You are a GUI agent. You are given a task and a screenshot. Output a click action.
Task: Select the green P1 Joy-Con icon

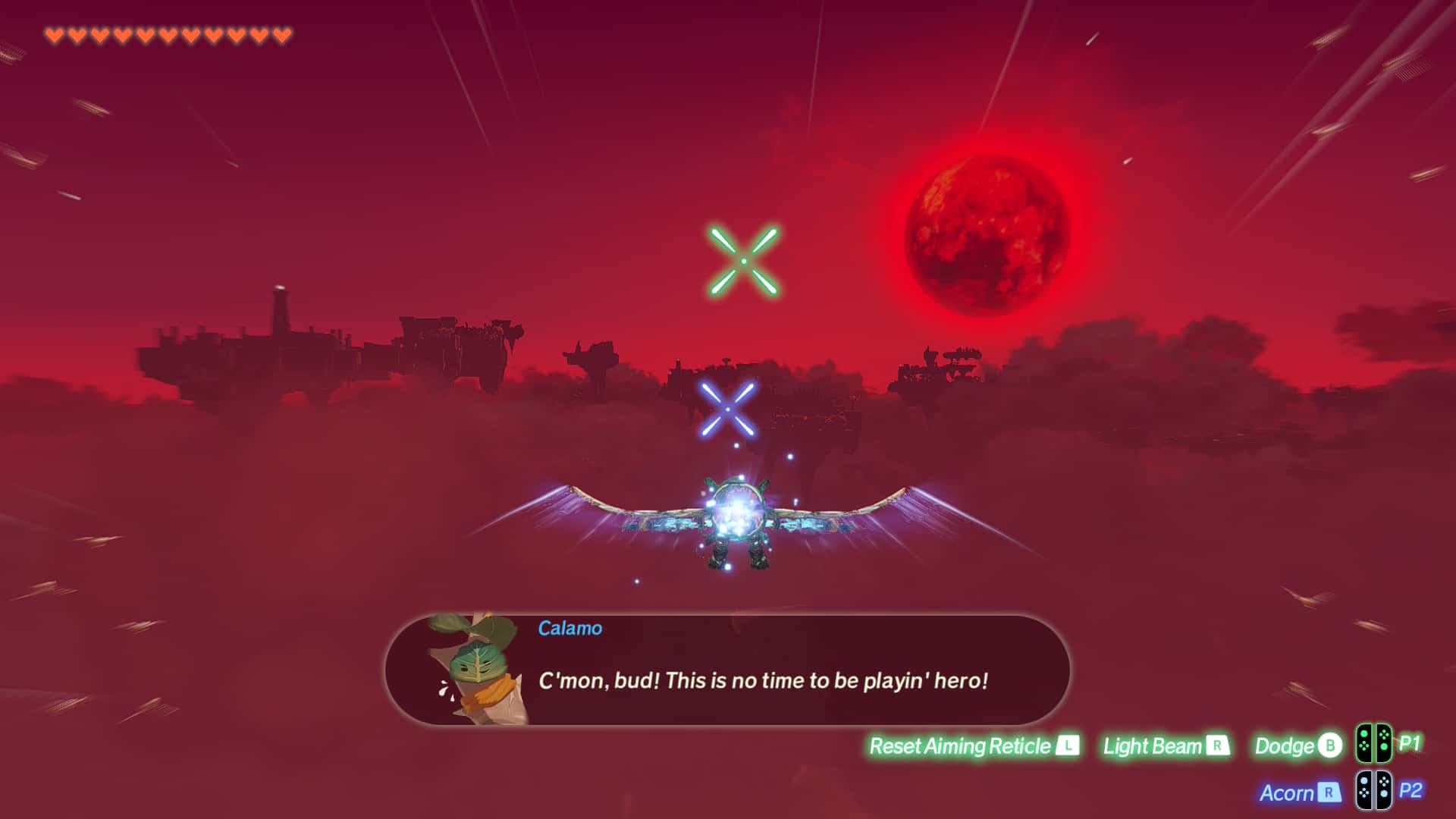pos(1373,744)
